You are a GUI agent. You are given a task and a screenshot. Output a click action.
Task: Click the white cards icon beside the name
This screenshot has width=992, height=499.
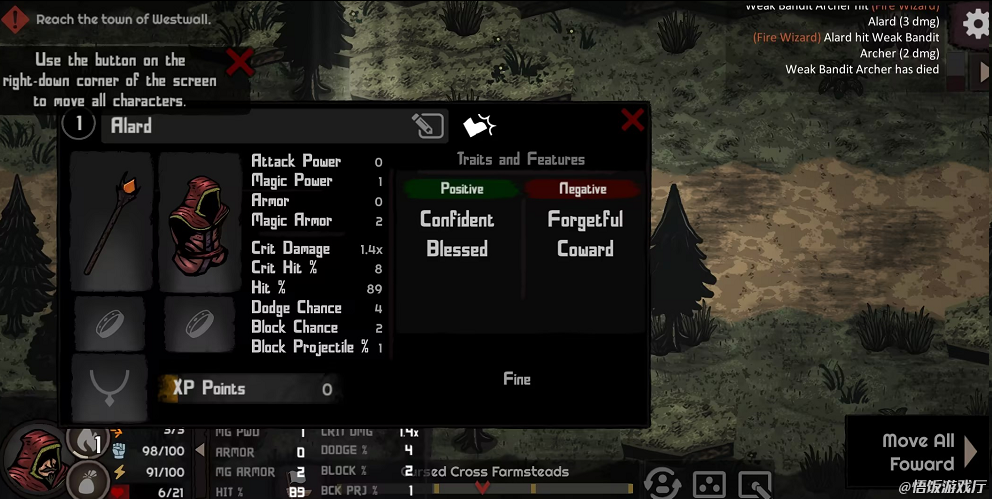pyautogui.click(x=479, y=126)
